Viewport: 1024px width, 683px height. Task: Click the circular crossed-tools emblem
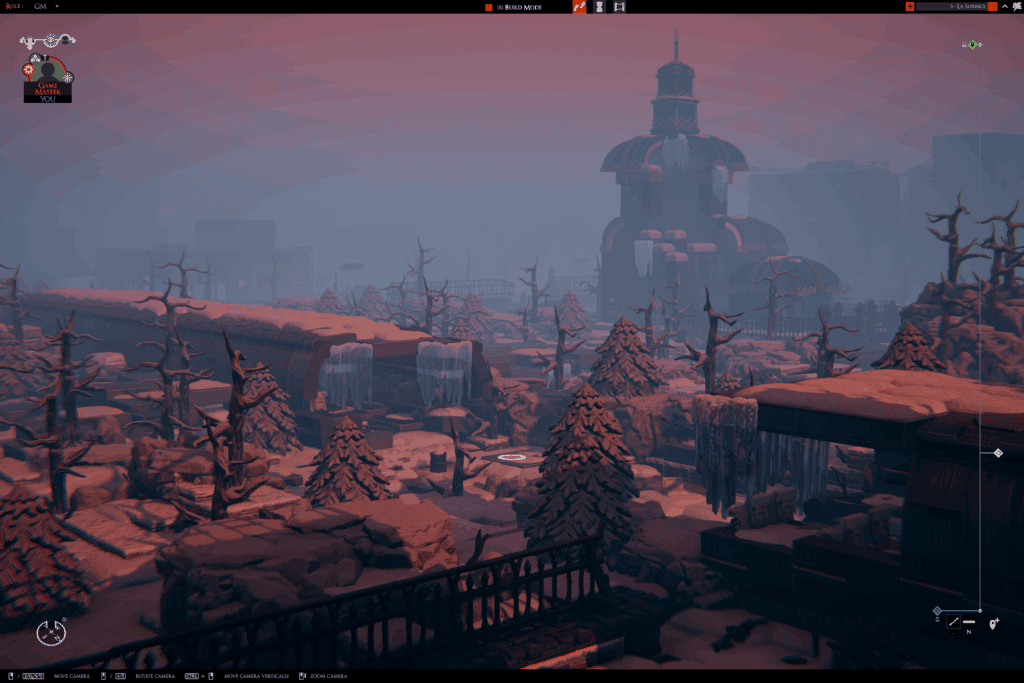point(51,631)
